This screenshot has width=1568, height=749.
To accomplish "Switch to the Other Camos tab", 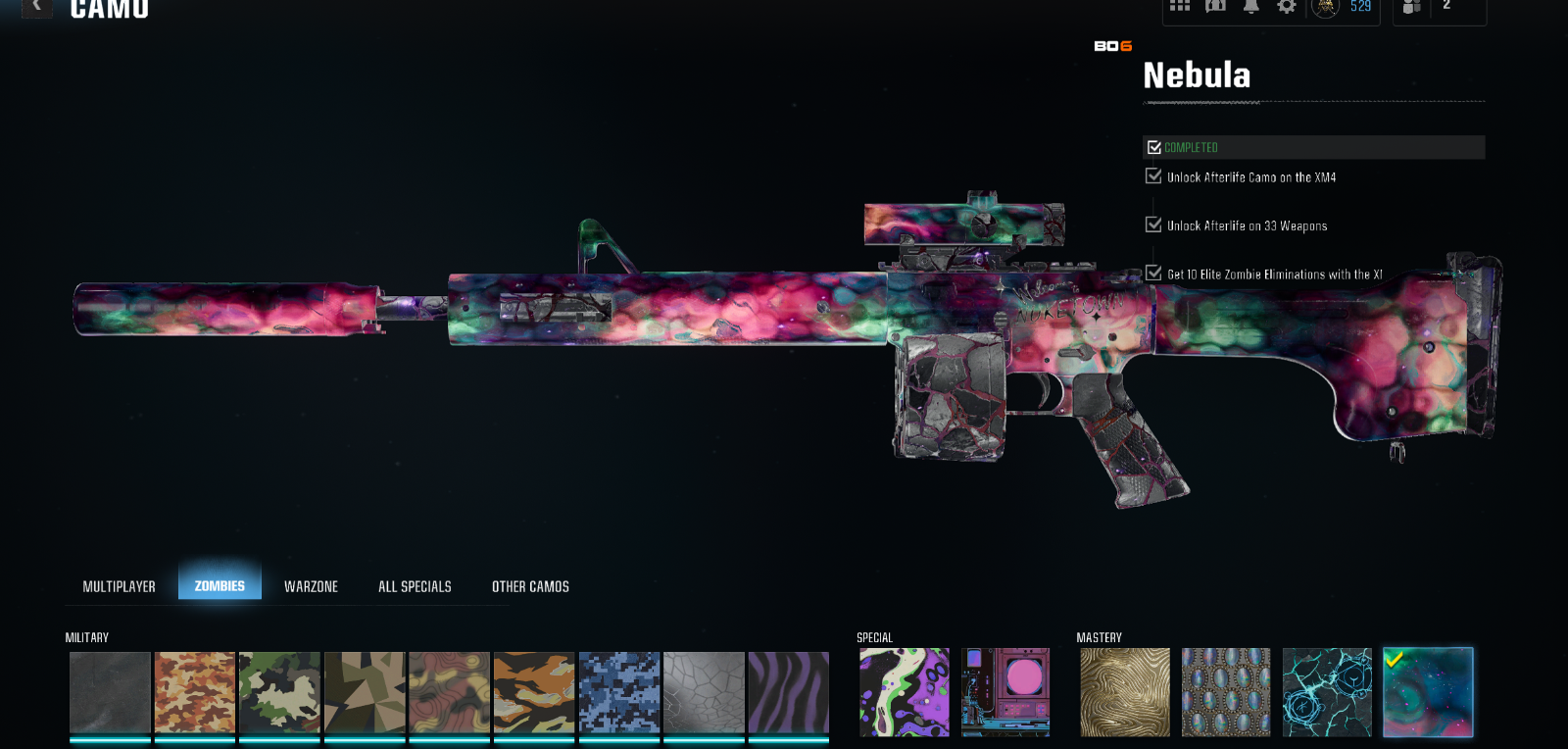I will tap(530, 586).
